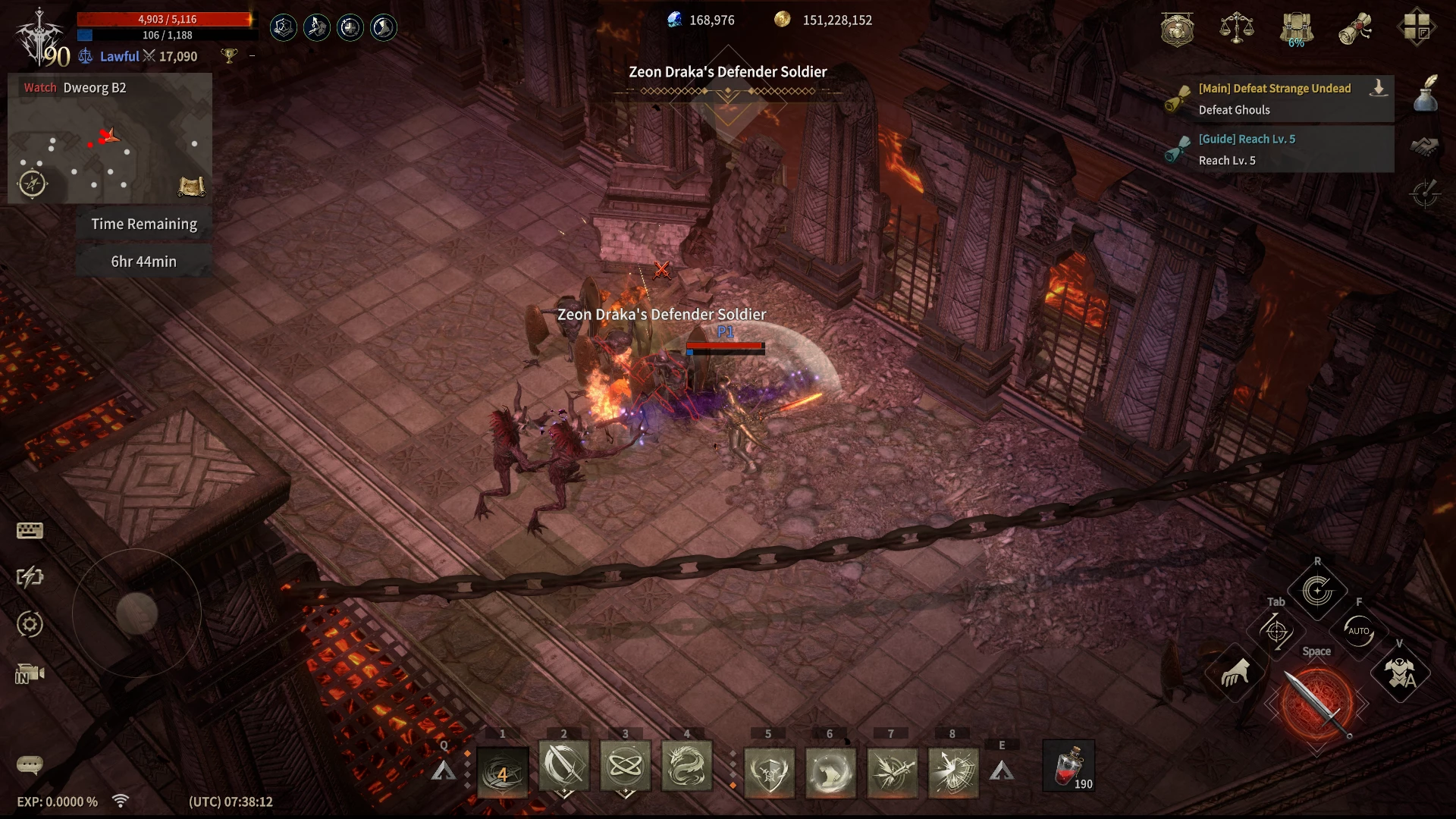Open the gear settings icon
The image size is (1456, 819).
tap(30, 625)
